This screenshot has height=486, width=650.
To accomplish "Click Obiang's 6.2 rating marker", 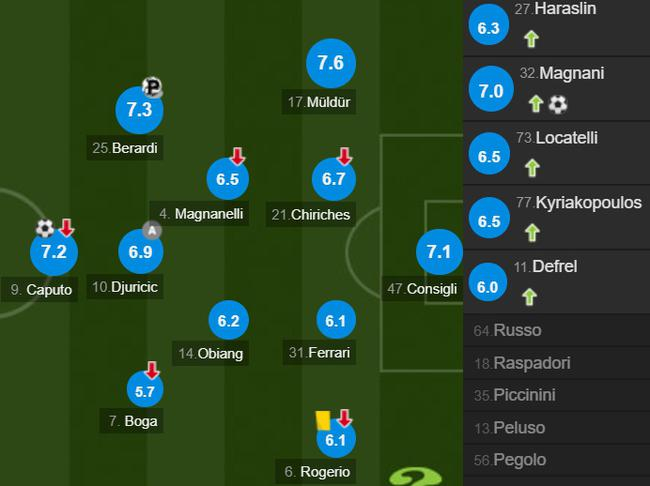I will point(228,321).
